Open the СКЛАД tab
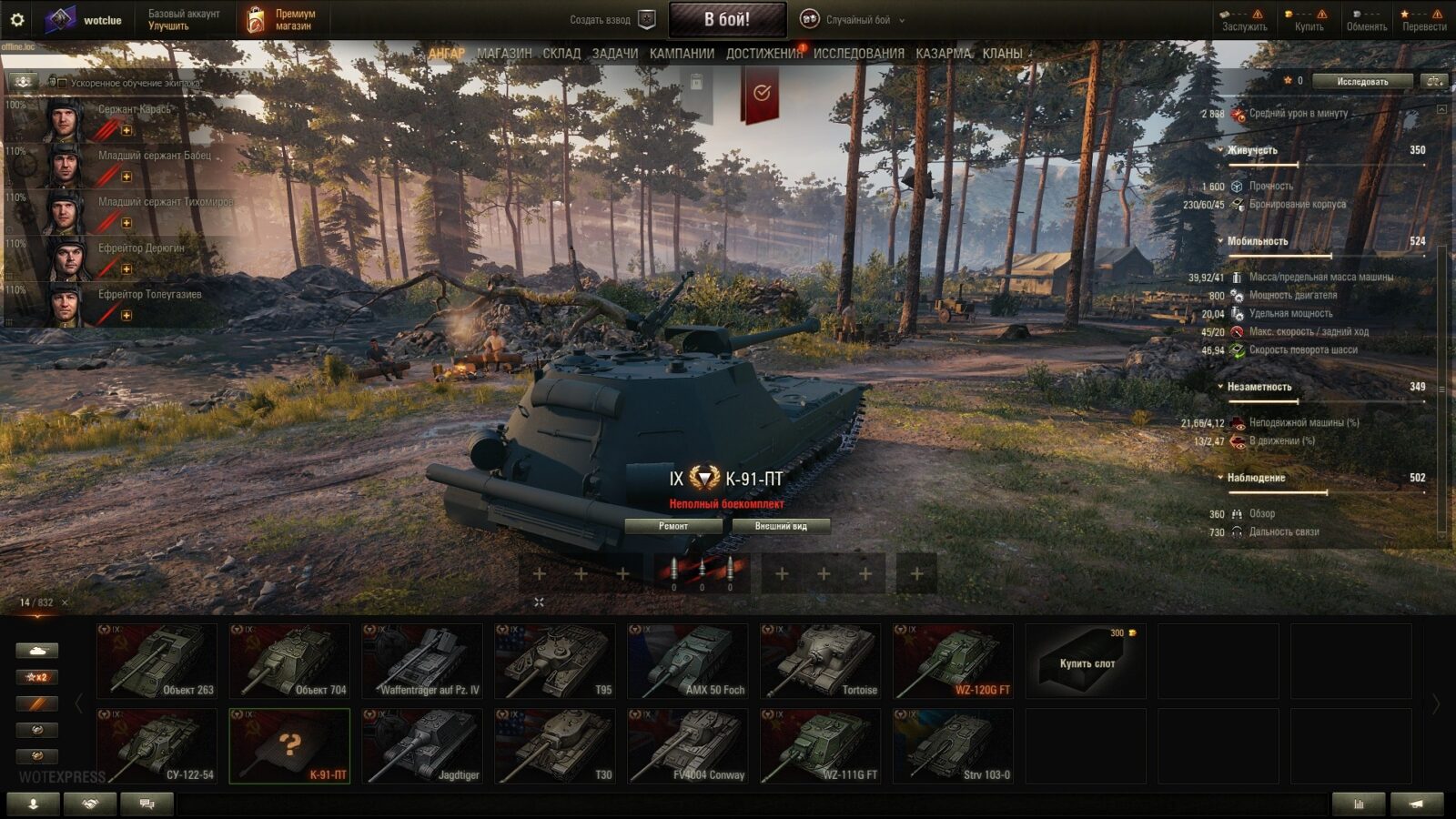 561,54
